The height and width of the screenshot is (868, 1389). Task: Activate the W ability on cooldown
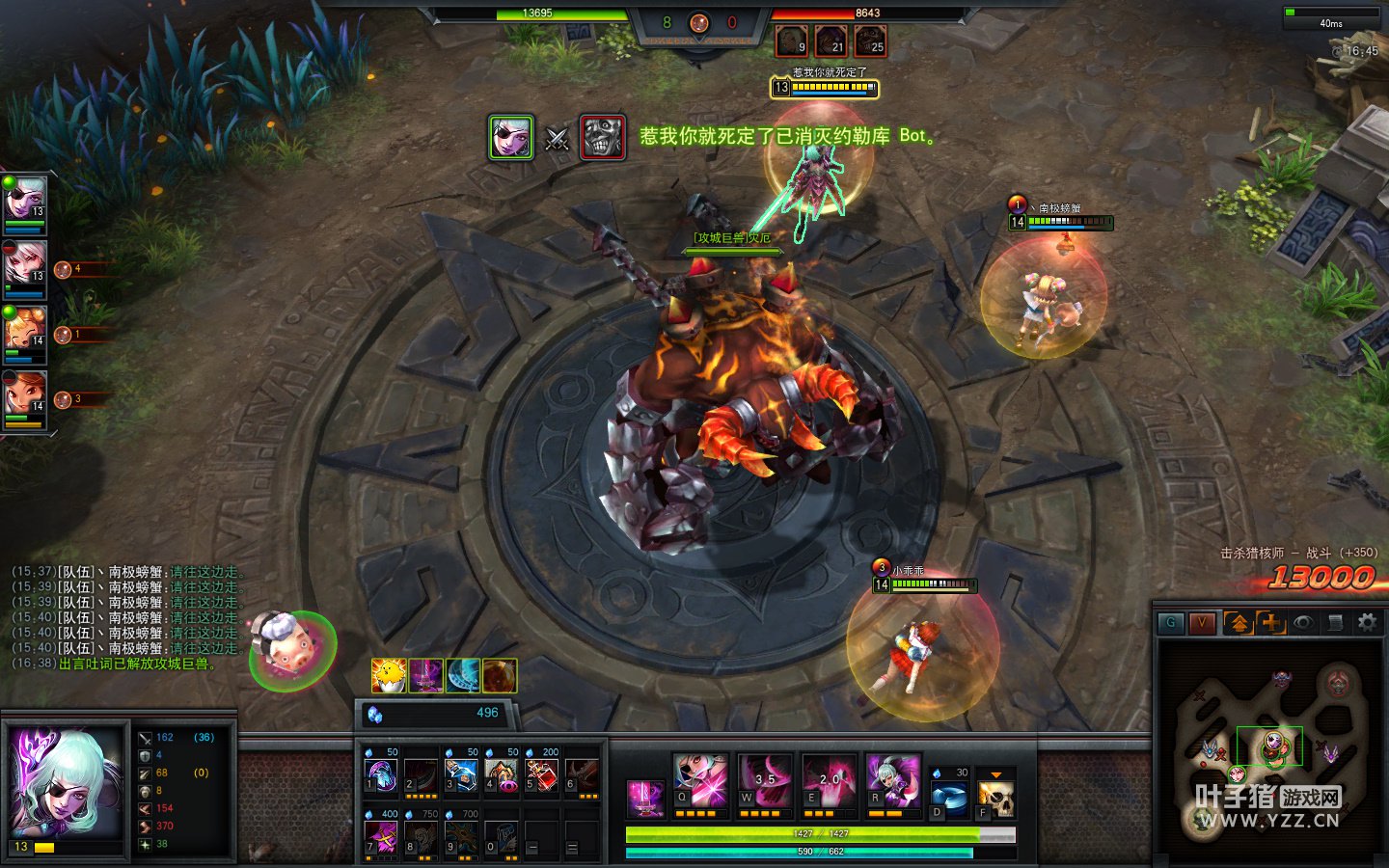click(x=764, y=779)
